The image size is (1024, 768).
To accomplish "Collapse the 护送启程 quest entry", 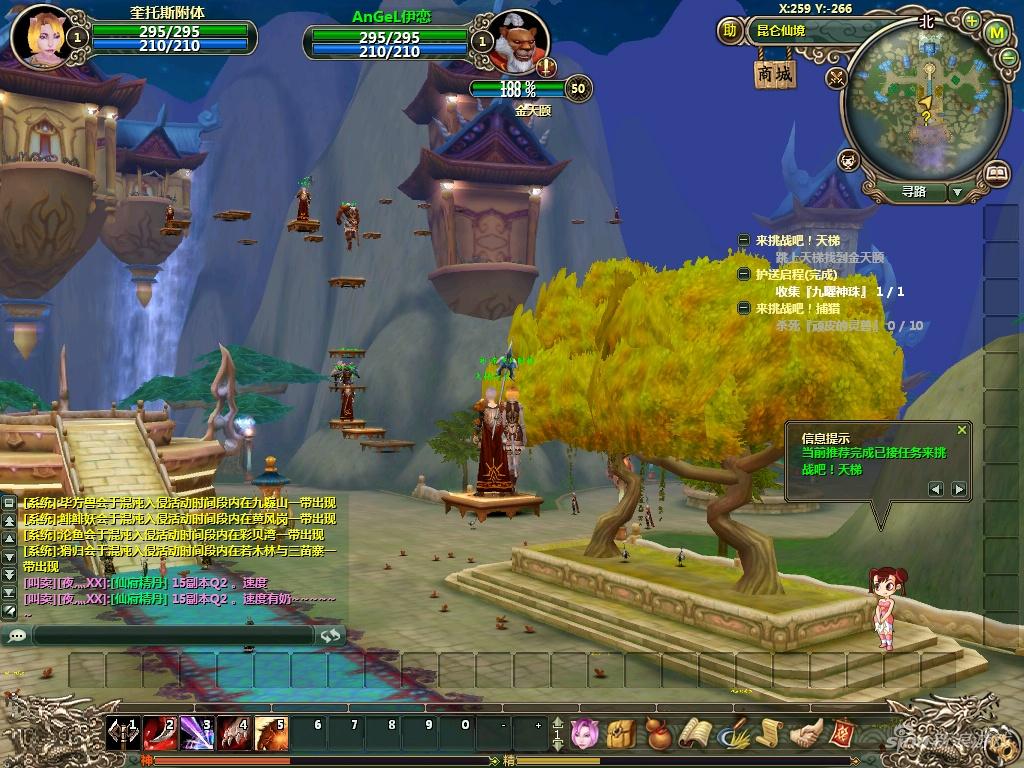I will pyautogui.click(x=744, y=274).
